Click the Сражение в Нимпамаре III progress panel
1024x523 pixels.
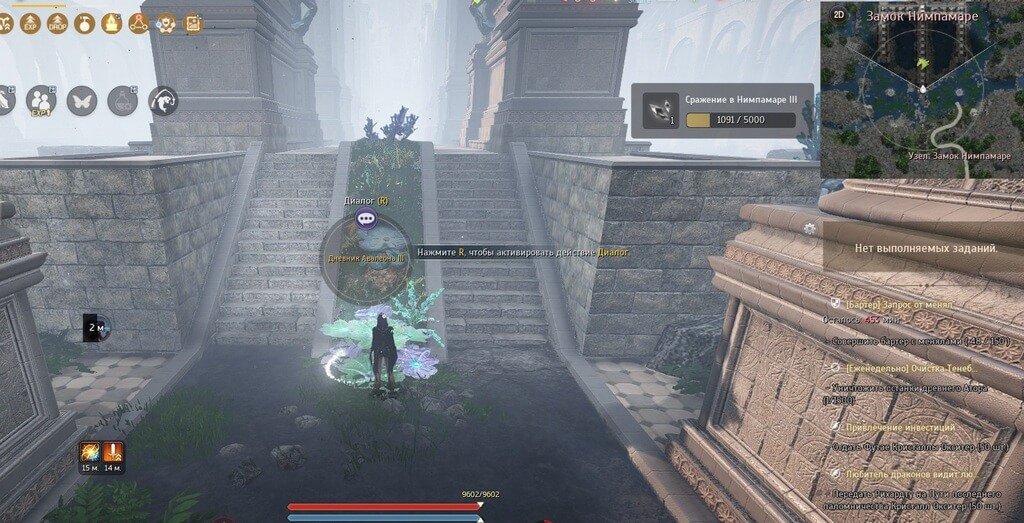pyautogui.click(x=722, y=110)
